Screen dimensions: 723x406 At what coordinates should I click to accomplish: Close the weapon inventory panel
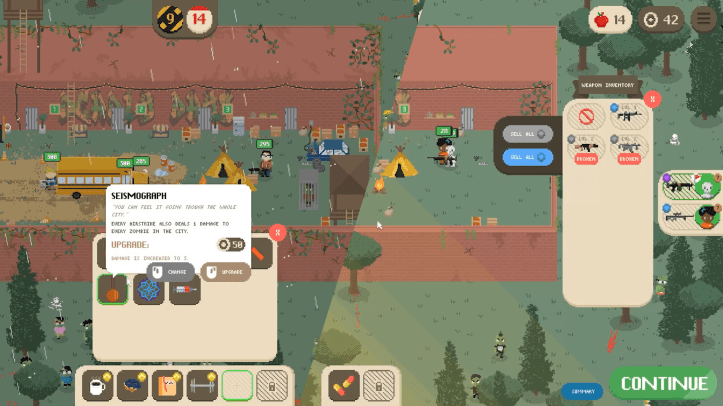click(652, 99)
